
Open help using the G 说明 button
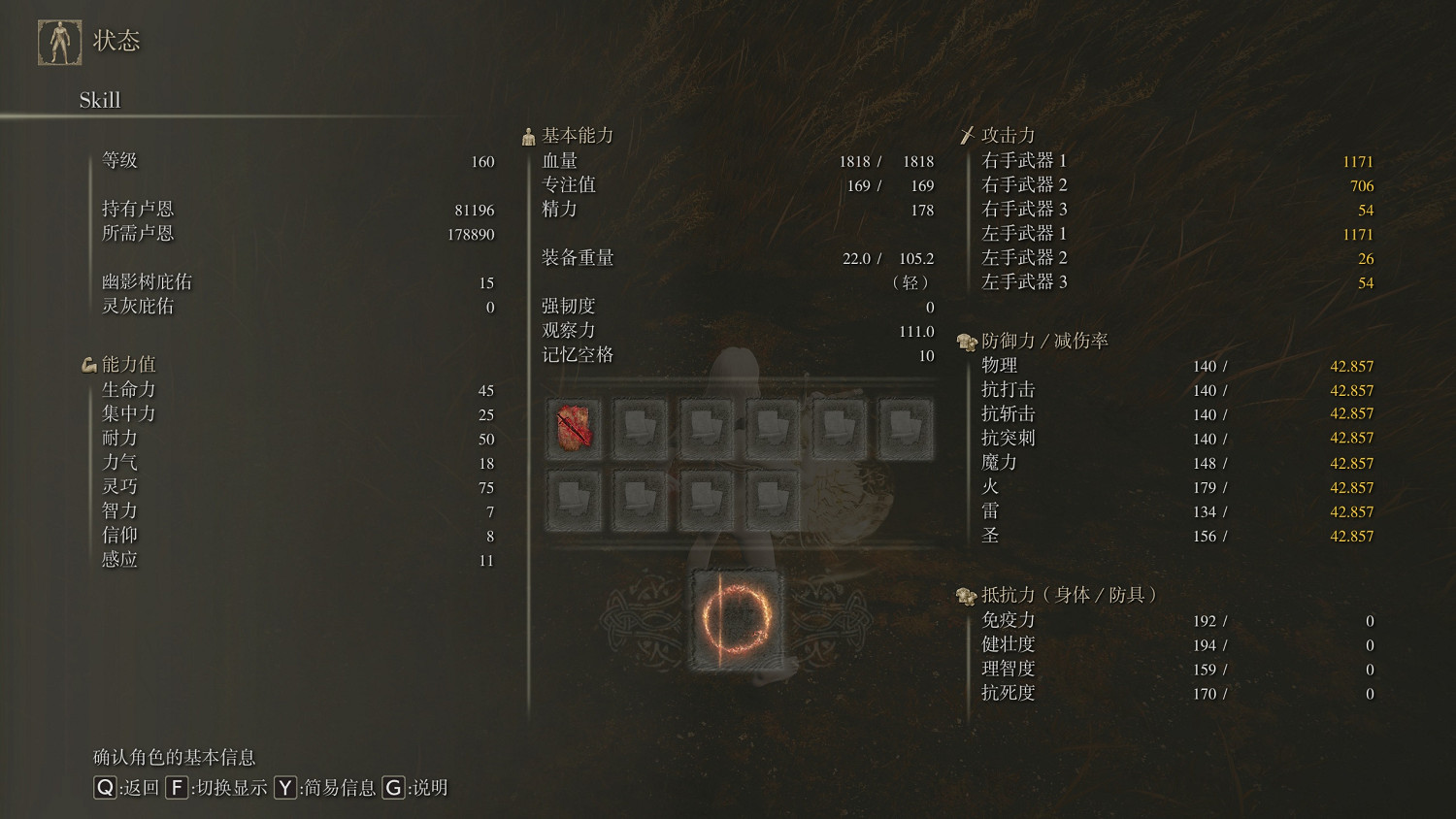(393, 789)
